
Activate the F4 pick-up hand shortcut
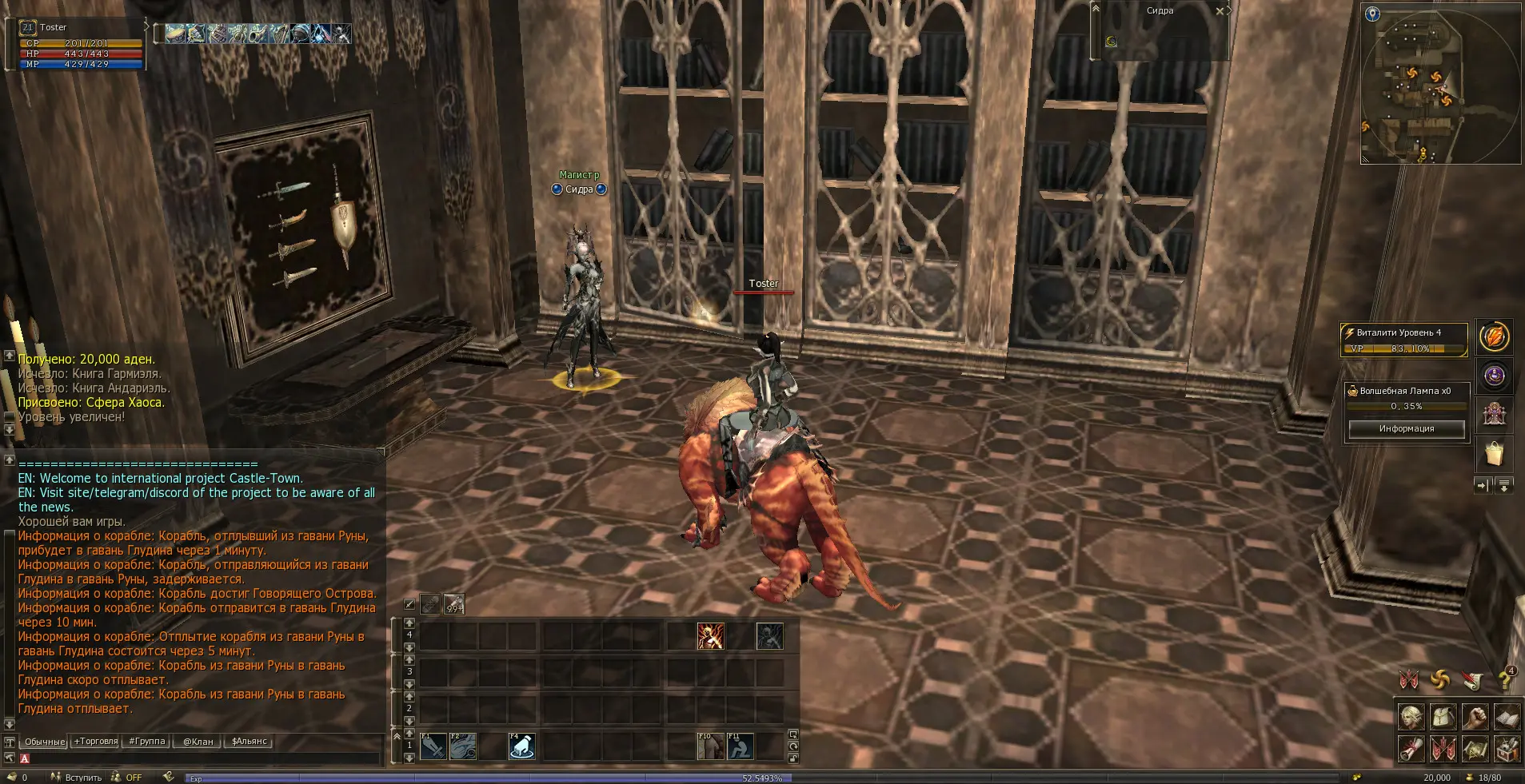pos(521,746)
